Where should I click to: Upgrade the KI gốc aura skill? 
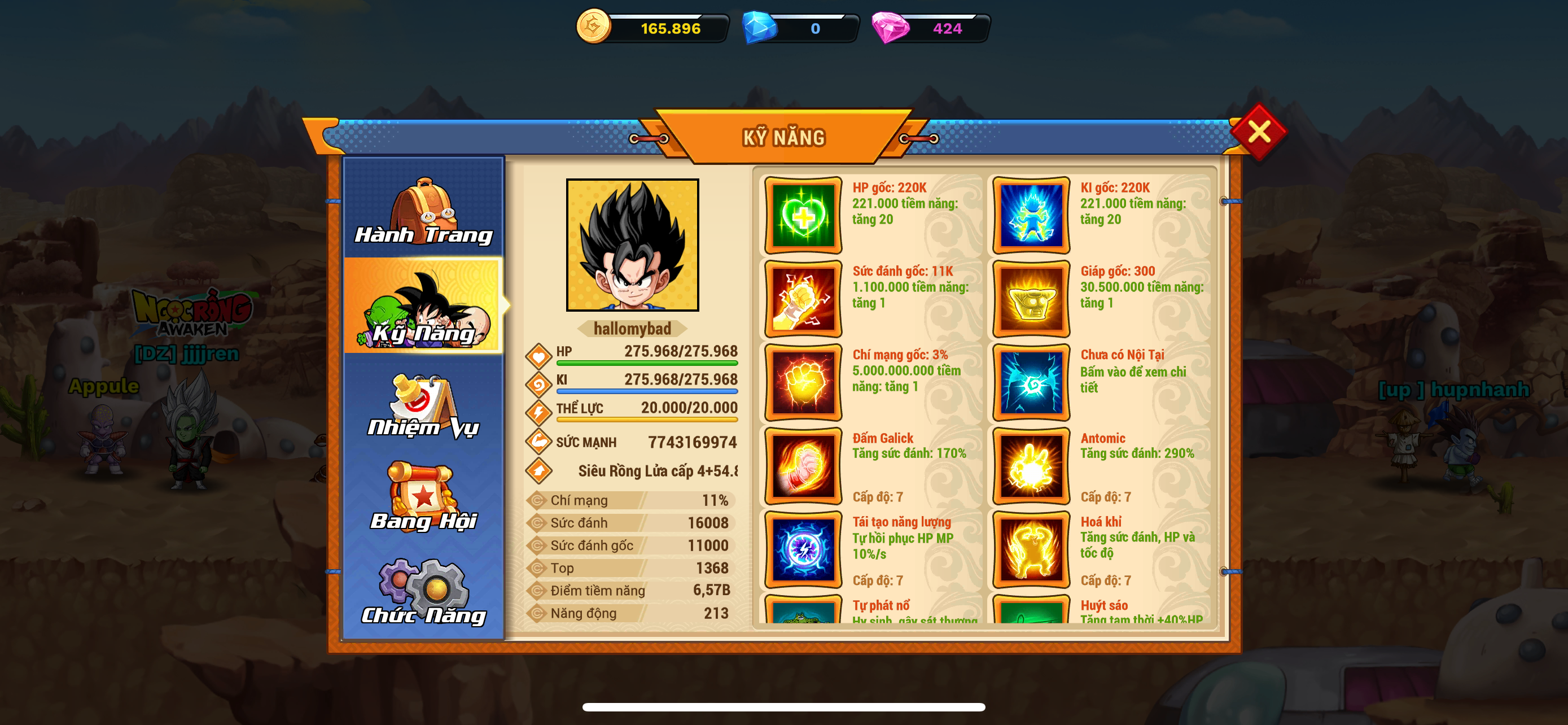[1031, 216]
